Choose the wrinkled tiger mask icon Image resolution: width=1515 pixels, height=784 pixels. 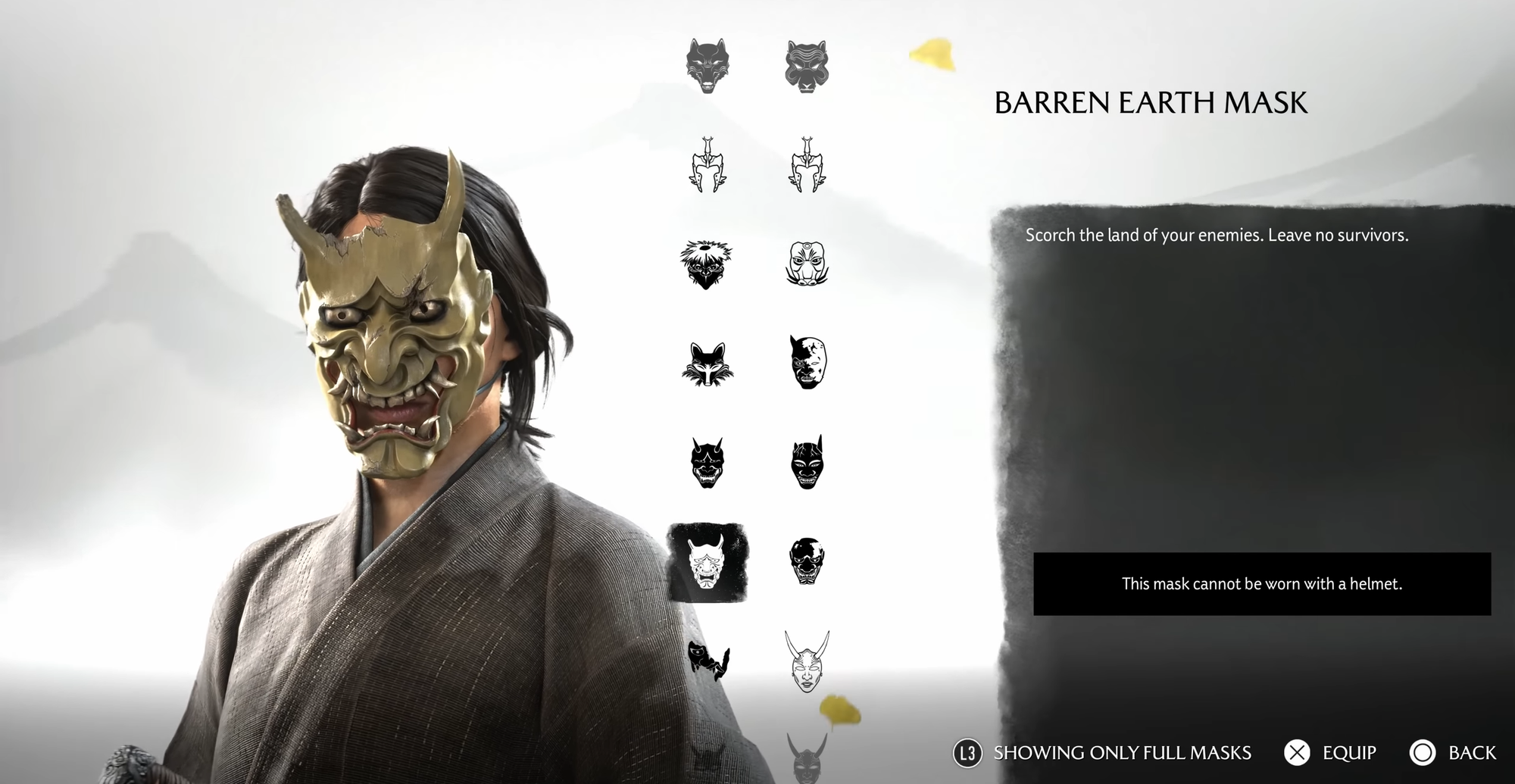click(807, 67)
